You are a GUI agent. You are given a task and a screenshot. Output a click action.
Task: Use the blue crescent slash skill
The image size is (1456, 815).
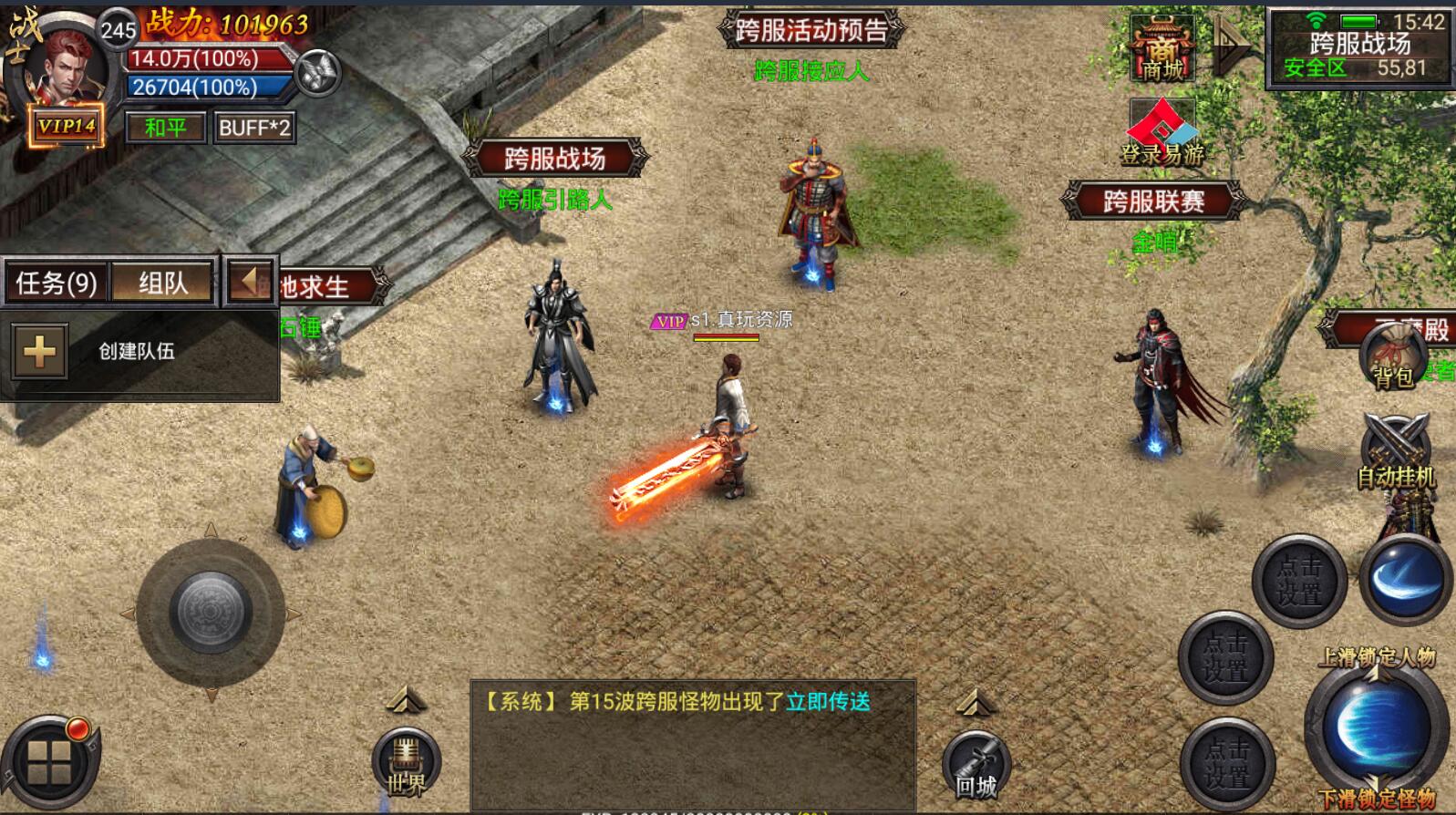[x=1405, y=580]
